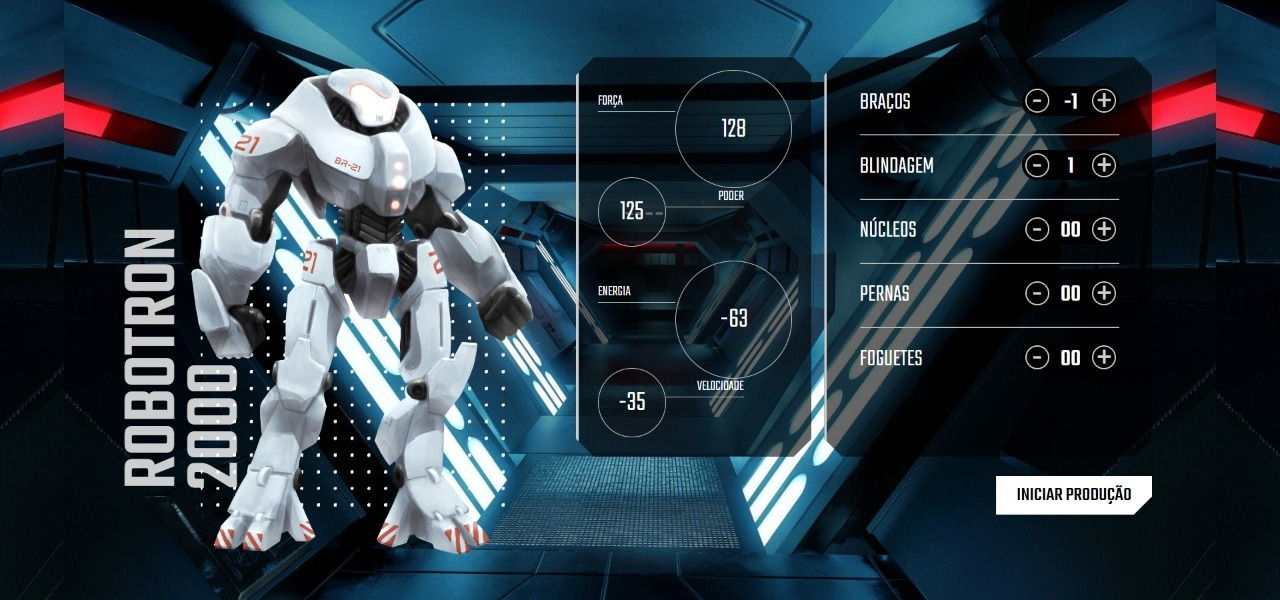Image resolution: width=1280 pixels, height=600 pixels.
Task: Lower Pernas using the minus button
Action: 1037,293
